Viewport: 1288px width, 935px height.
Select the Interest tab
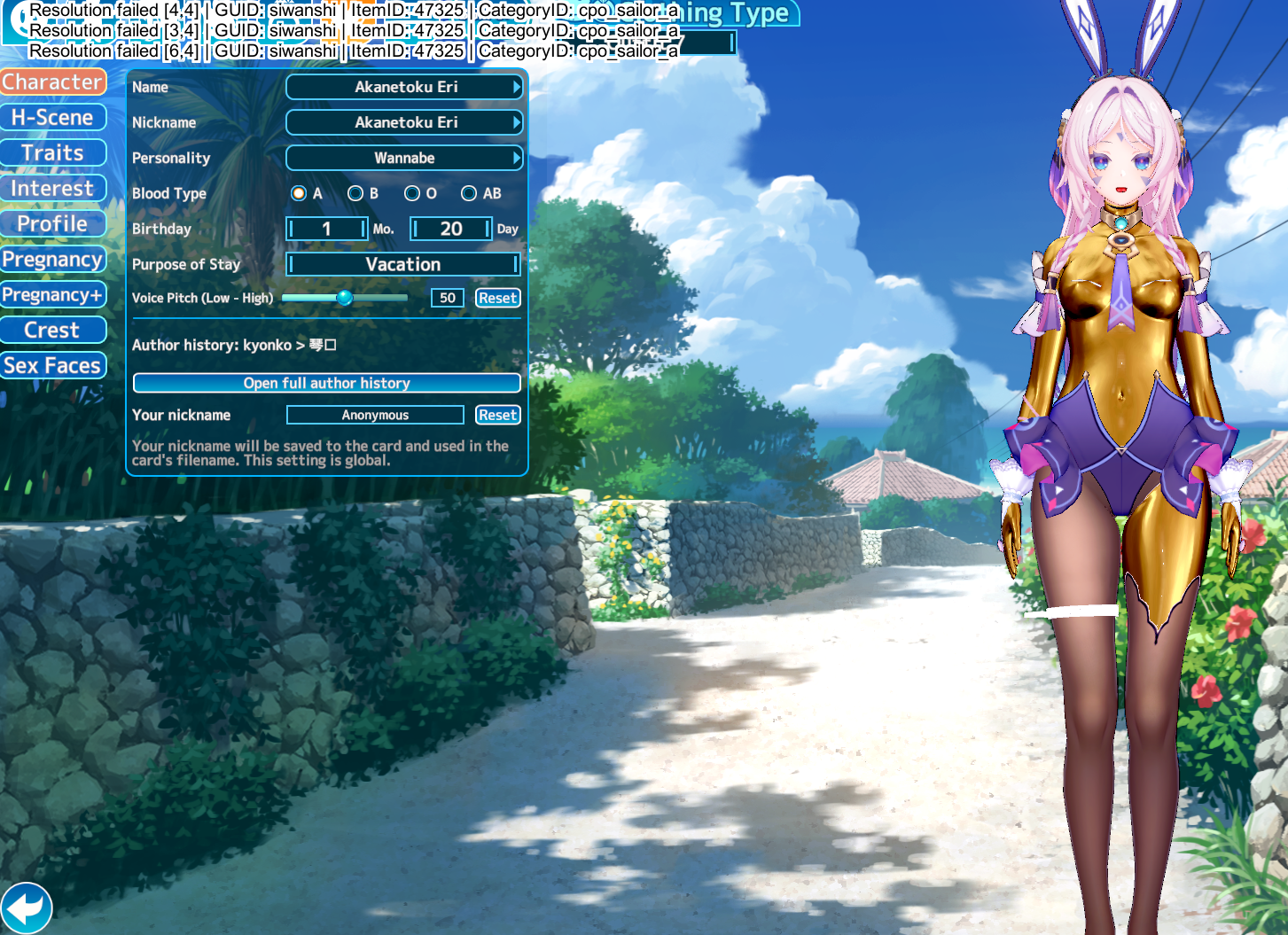coord(53,189)
